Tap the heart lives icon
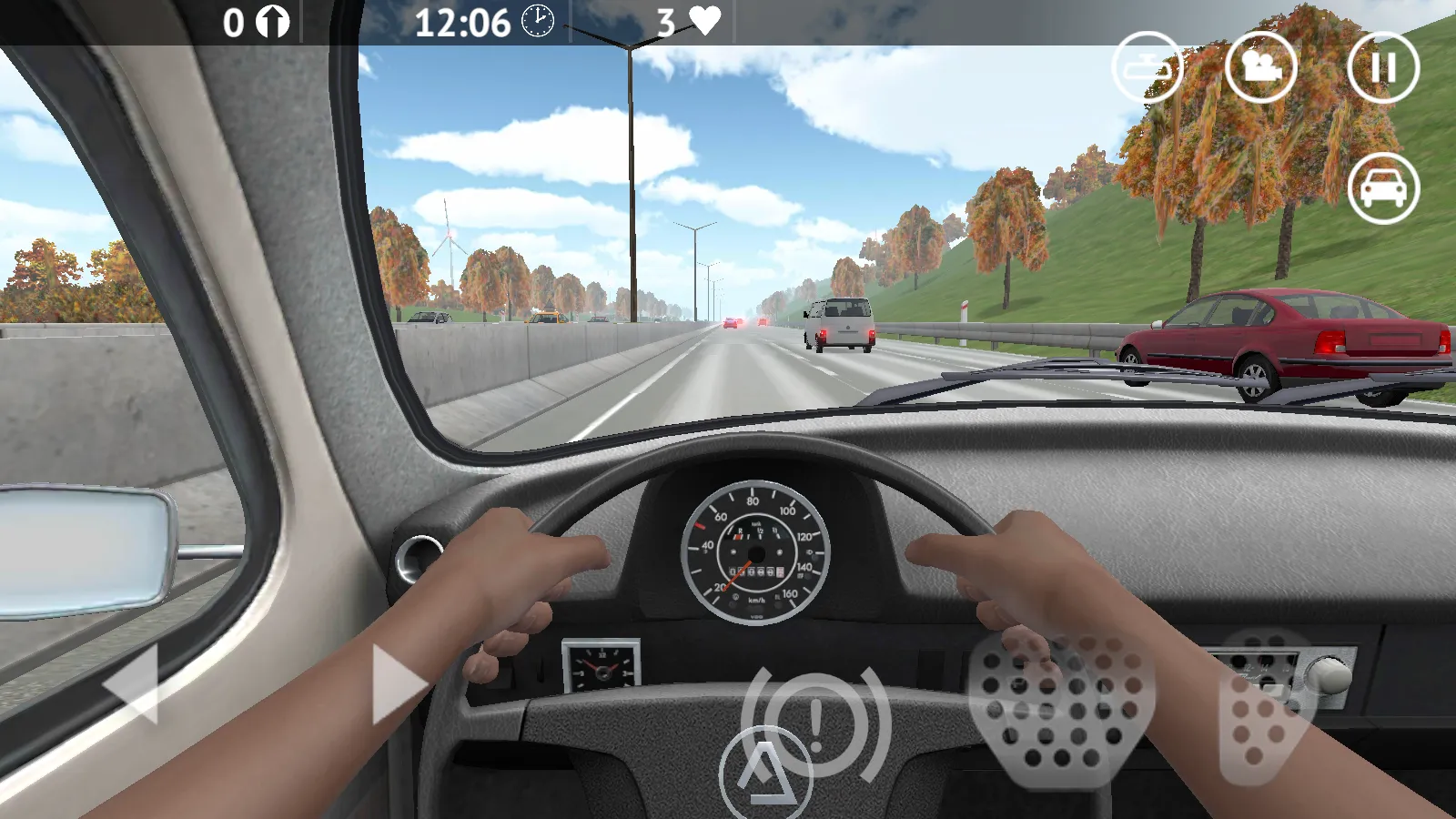This screenshot has height=819, width=1456. coord(705,20)
